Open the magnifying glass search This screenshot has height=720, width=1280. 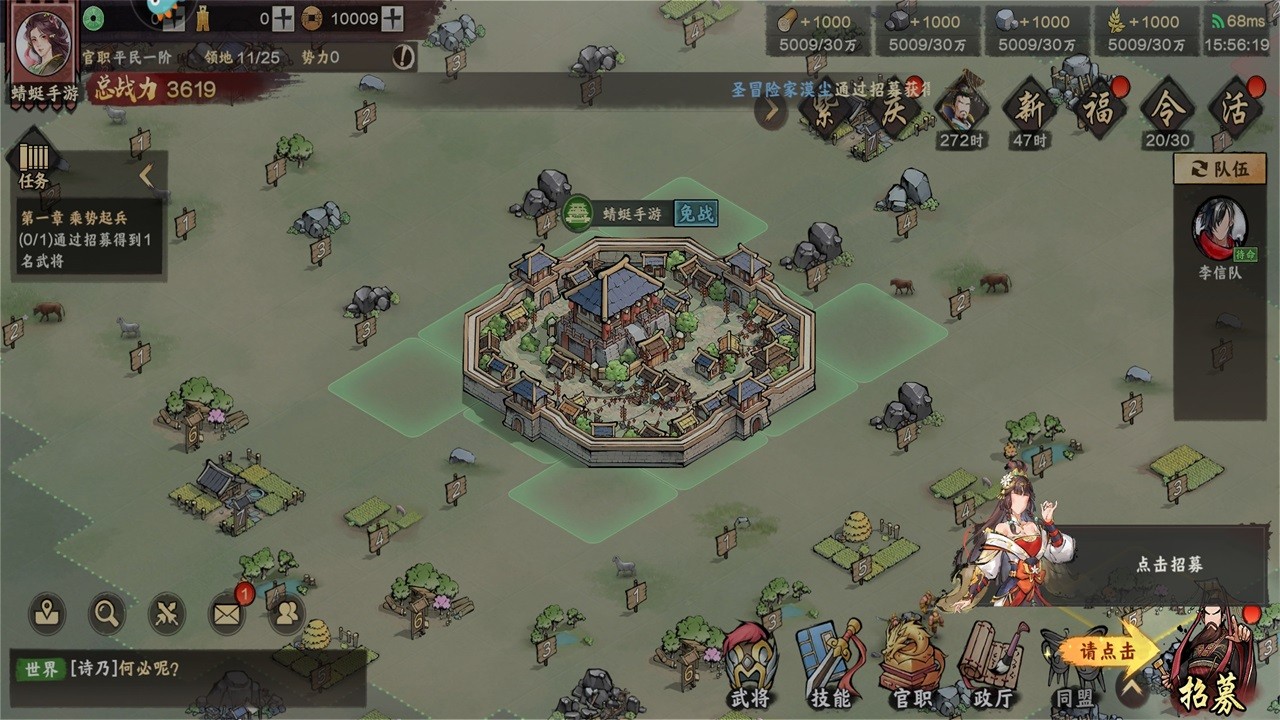click(x=106, y=613)
